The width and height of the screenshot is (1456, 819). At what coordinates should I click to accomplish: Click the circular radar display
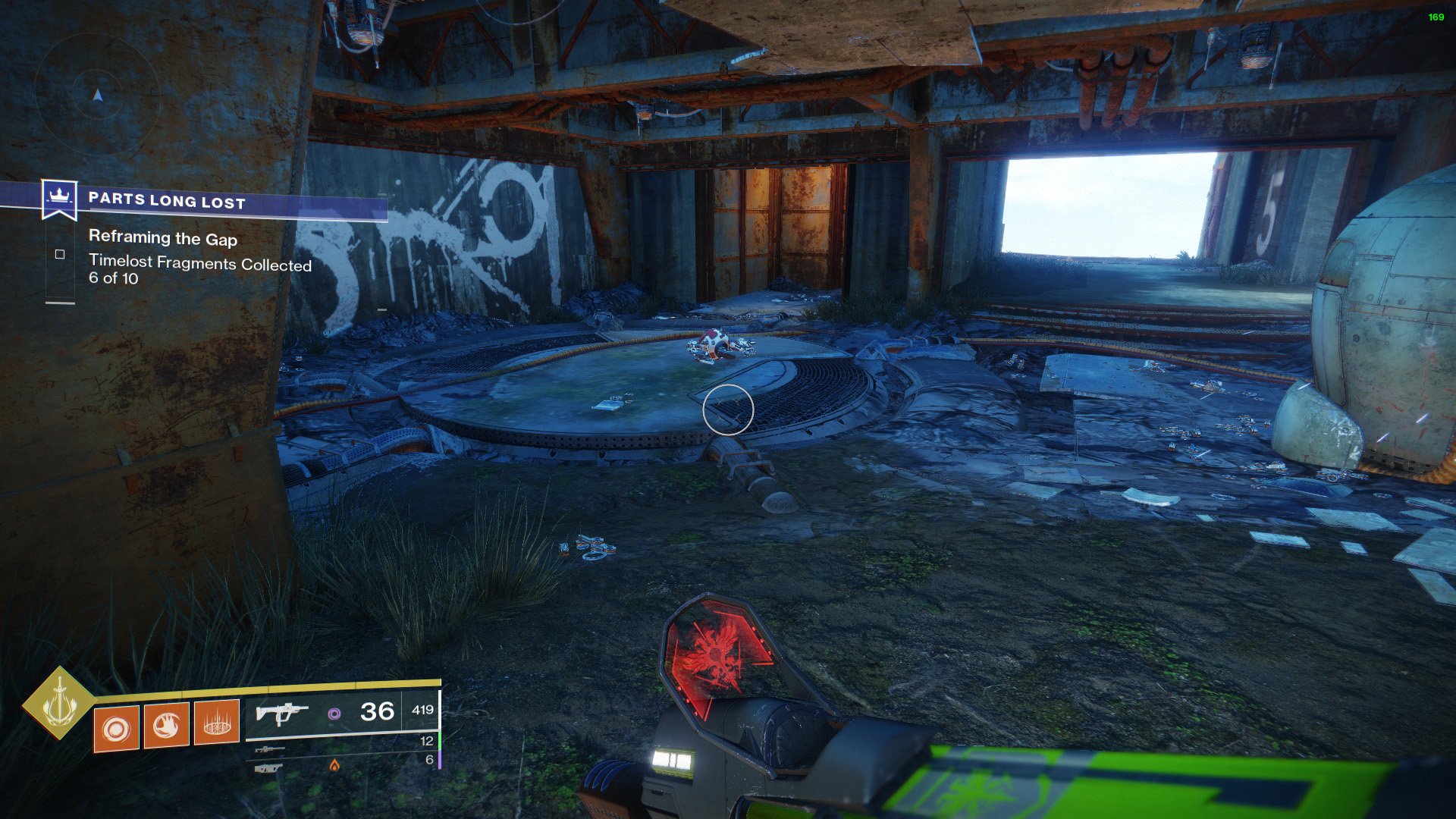97,95
